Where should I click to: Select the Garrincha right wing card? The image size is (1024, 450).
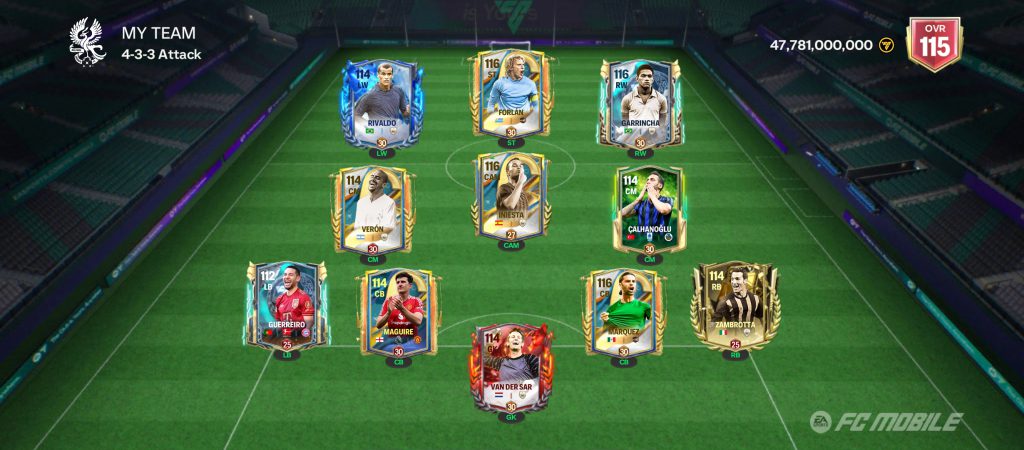(x=636, y=103)
